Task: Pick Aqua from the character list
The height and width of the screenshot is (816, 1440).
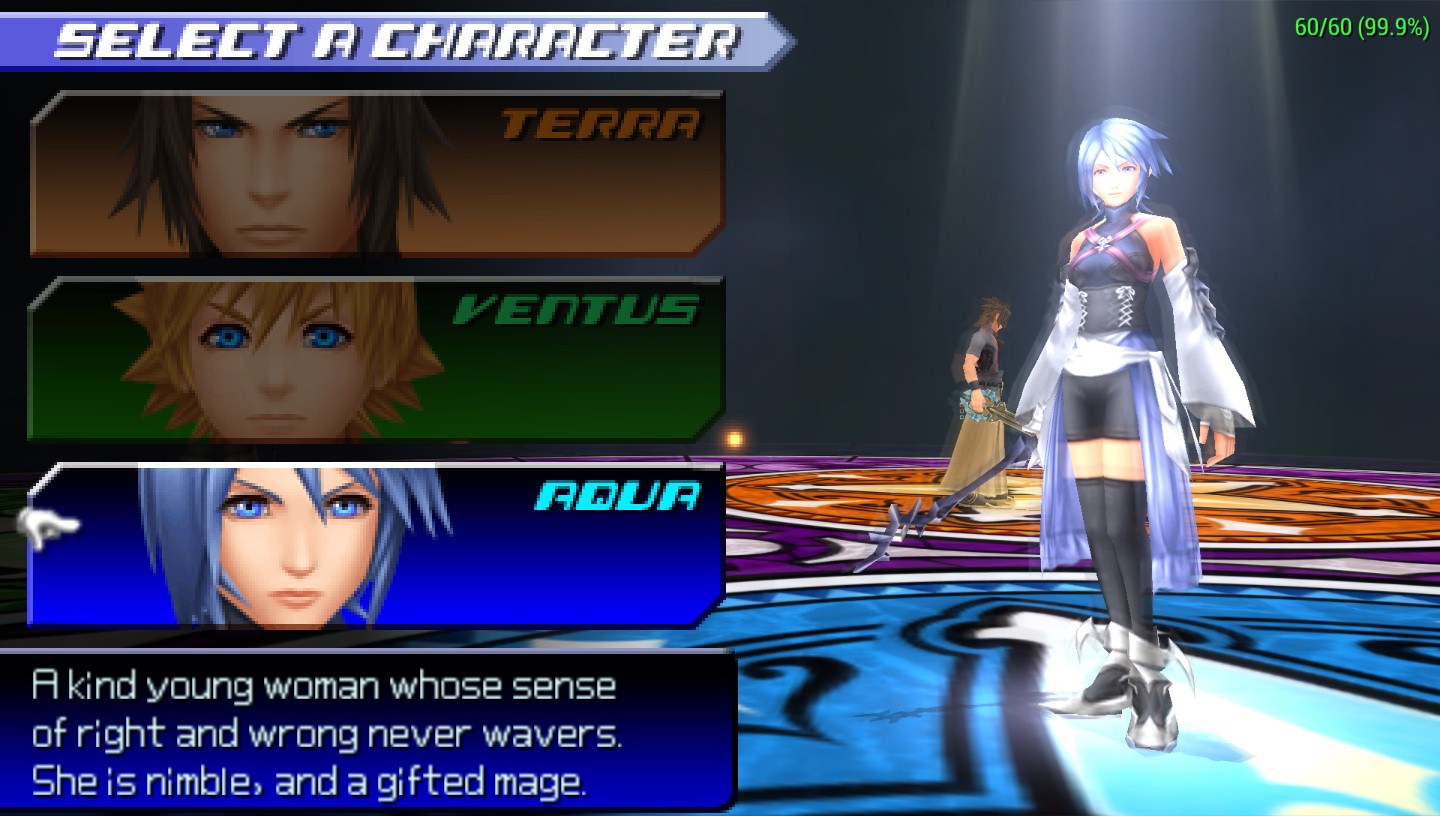Action: coord(377,546)
